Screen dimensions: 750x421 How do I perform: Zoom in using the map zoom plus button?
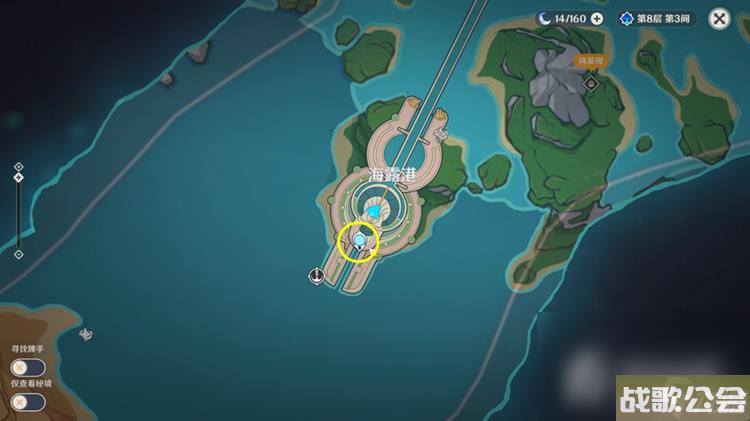click(x=18, y=167)
